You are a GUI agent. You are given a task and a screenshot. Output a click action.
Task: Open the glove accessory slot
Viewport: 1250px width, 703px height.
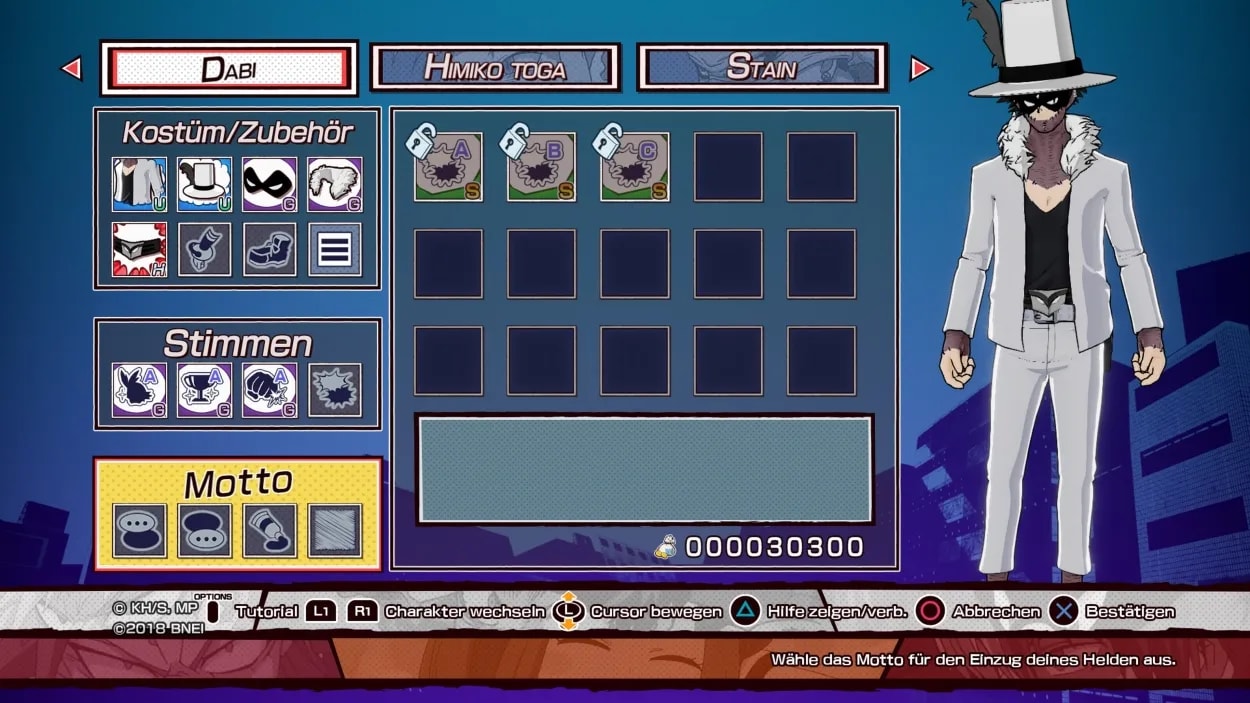tap(205, 249)
